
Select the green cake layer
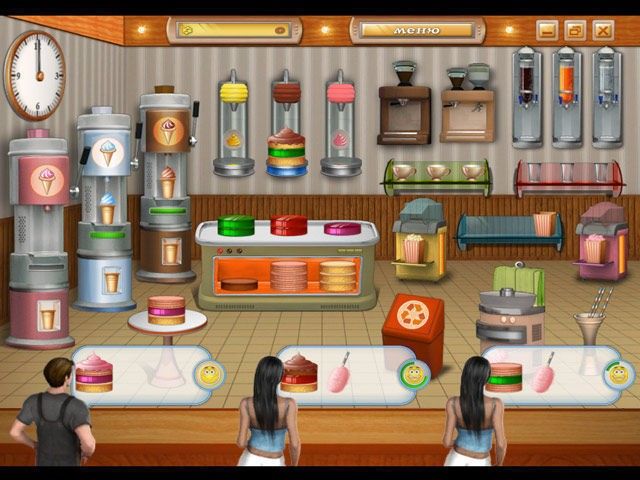point(237,225)
